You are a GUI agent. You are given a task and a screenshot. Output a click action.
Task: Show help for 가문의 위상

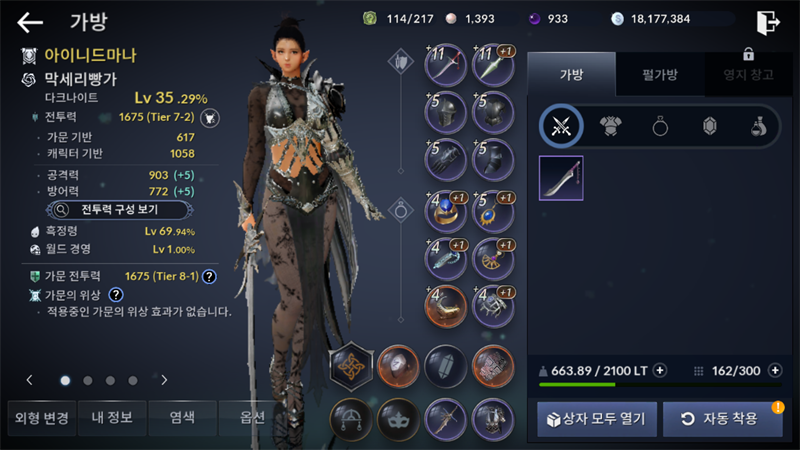click(116, 294)
